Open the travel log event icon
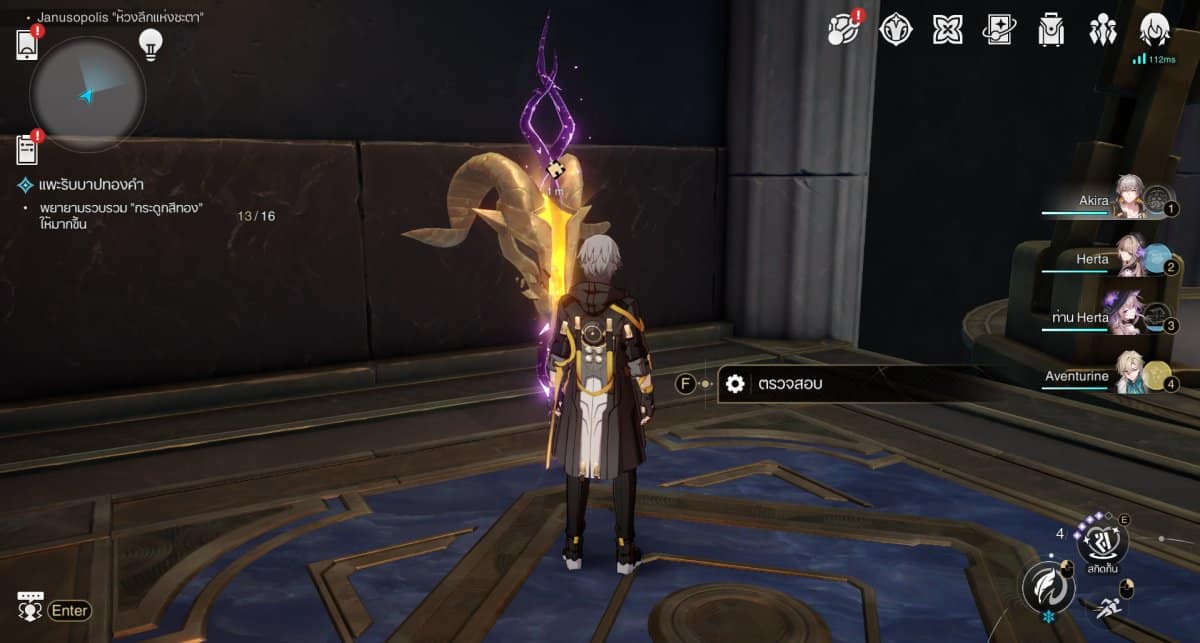Screen dimensions: 1200x643 click(x=843, y=30)
